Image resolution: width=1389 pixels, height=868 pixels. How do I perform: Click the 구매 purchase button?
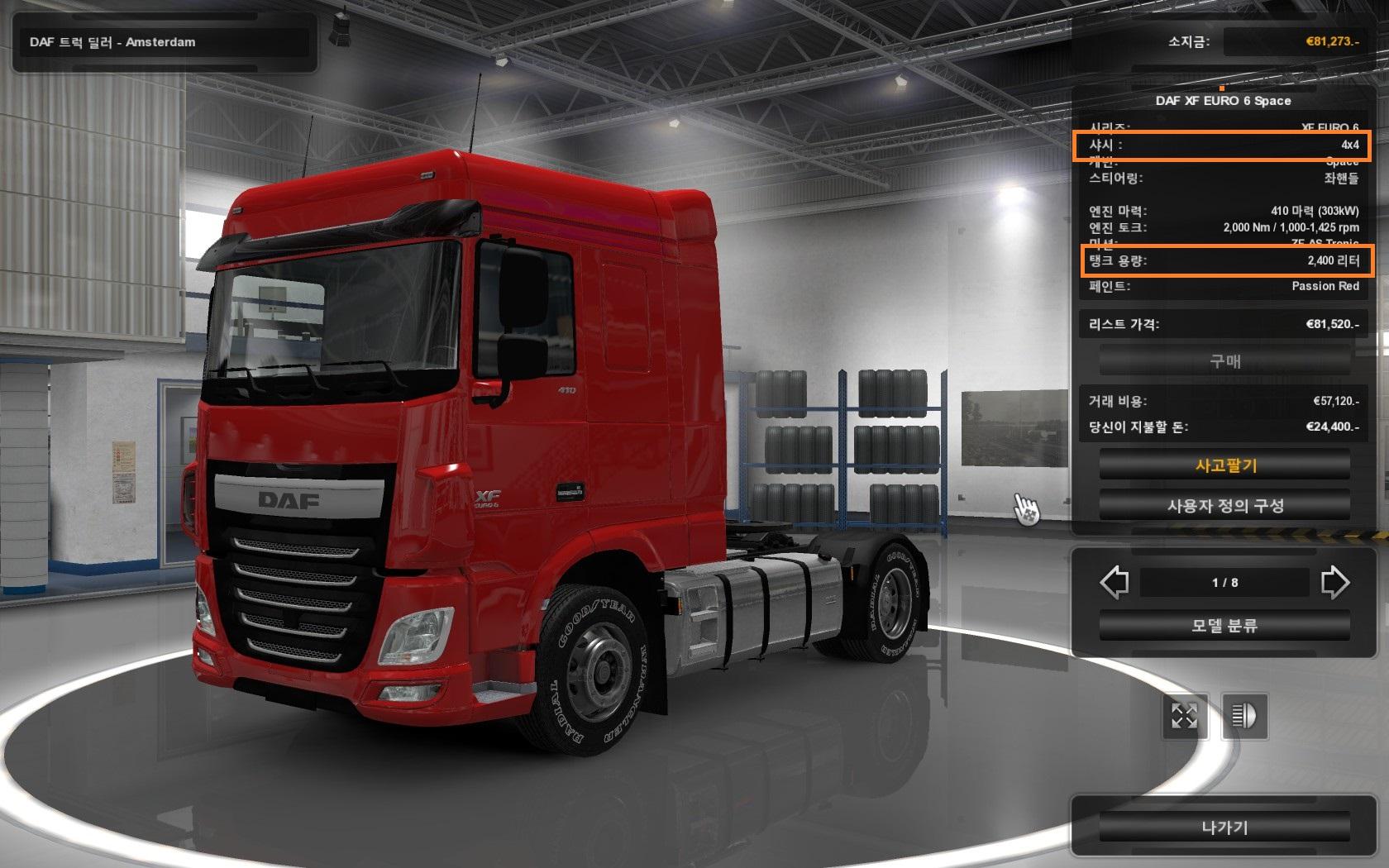1224,361
